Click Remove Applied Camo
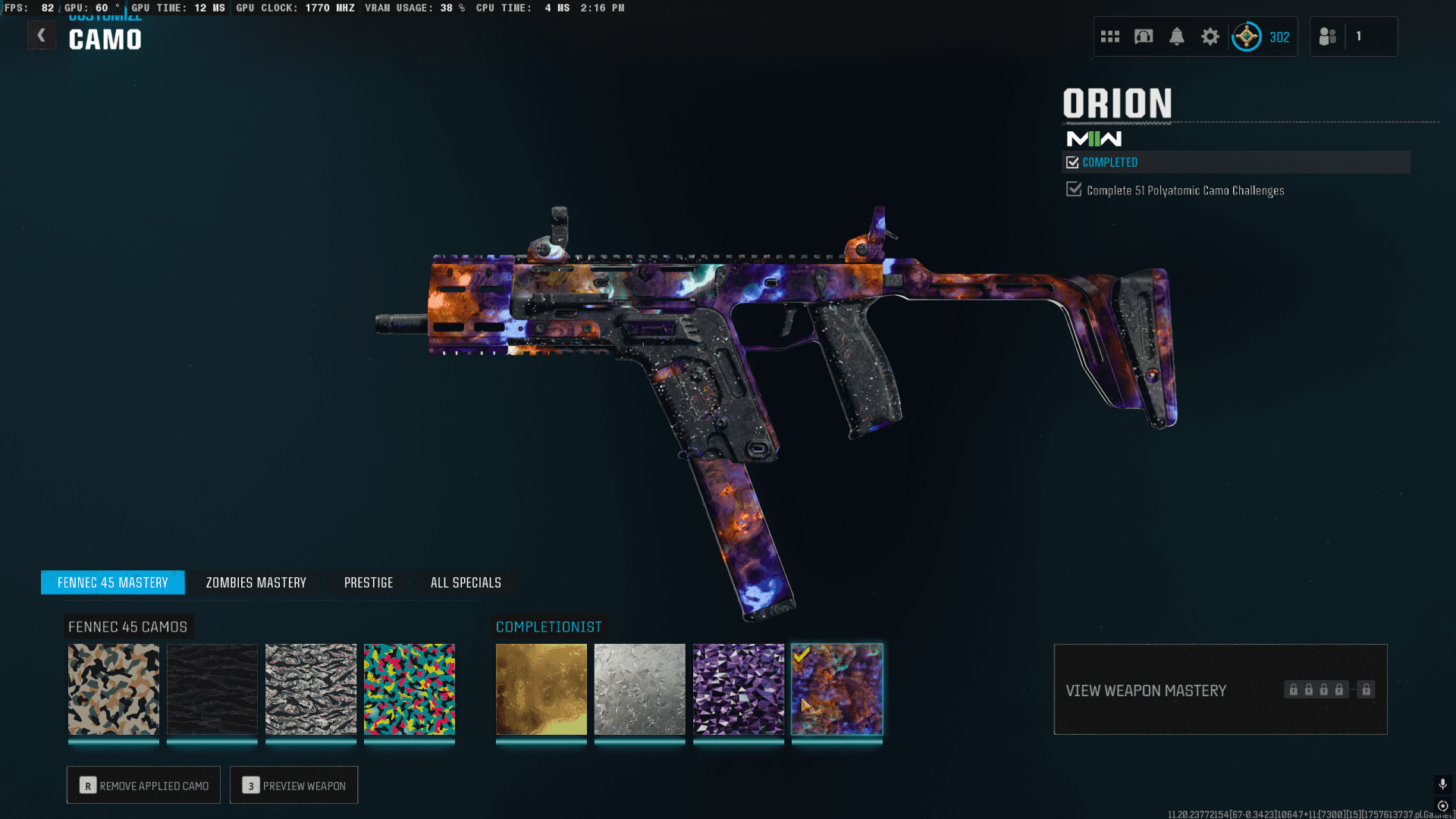1456x819 pixels. pyautogui.click(x=143, y=786)
